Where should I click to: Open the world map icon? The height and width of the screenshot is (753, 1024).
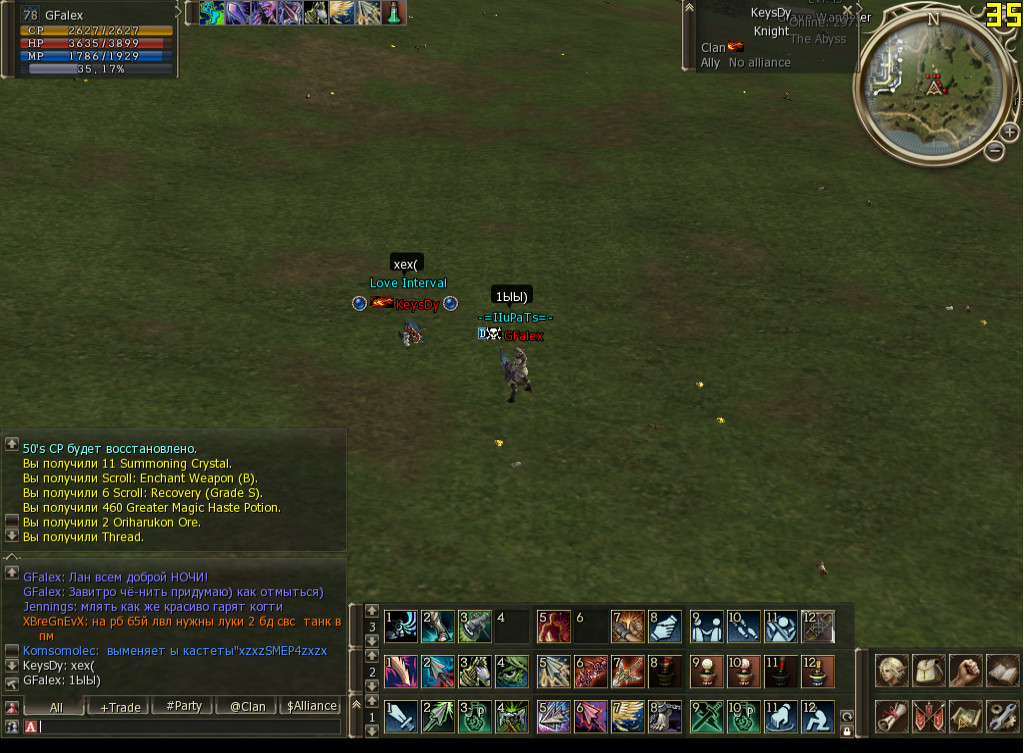click(965, 716)
